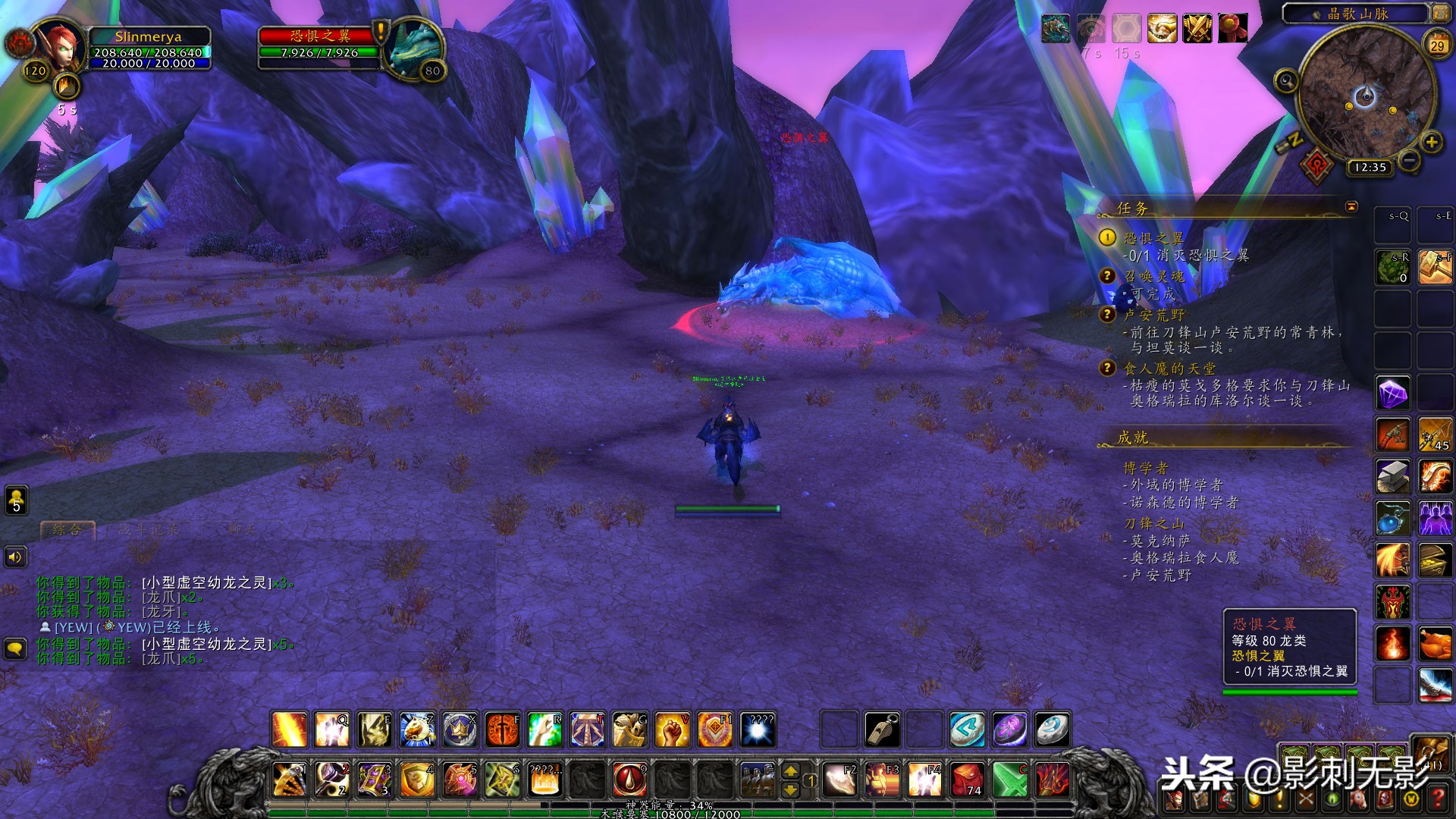Click the green sword ability icon
The height and width of the screenshot is (819, 1456).
pos(1010,780)
